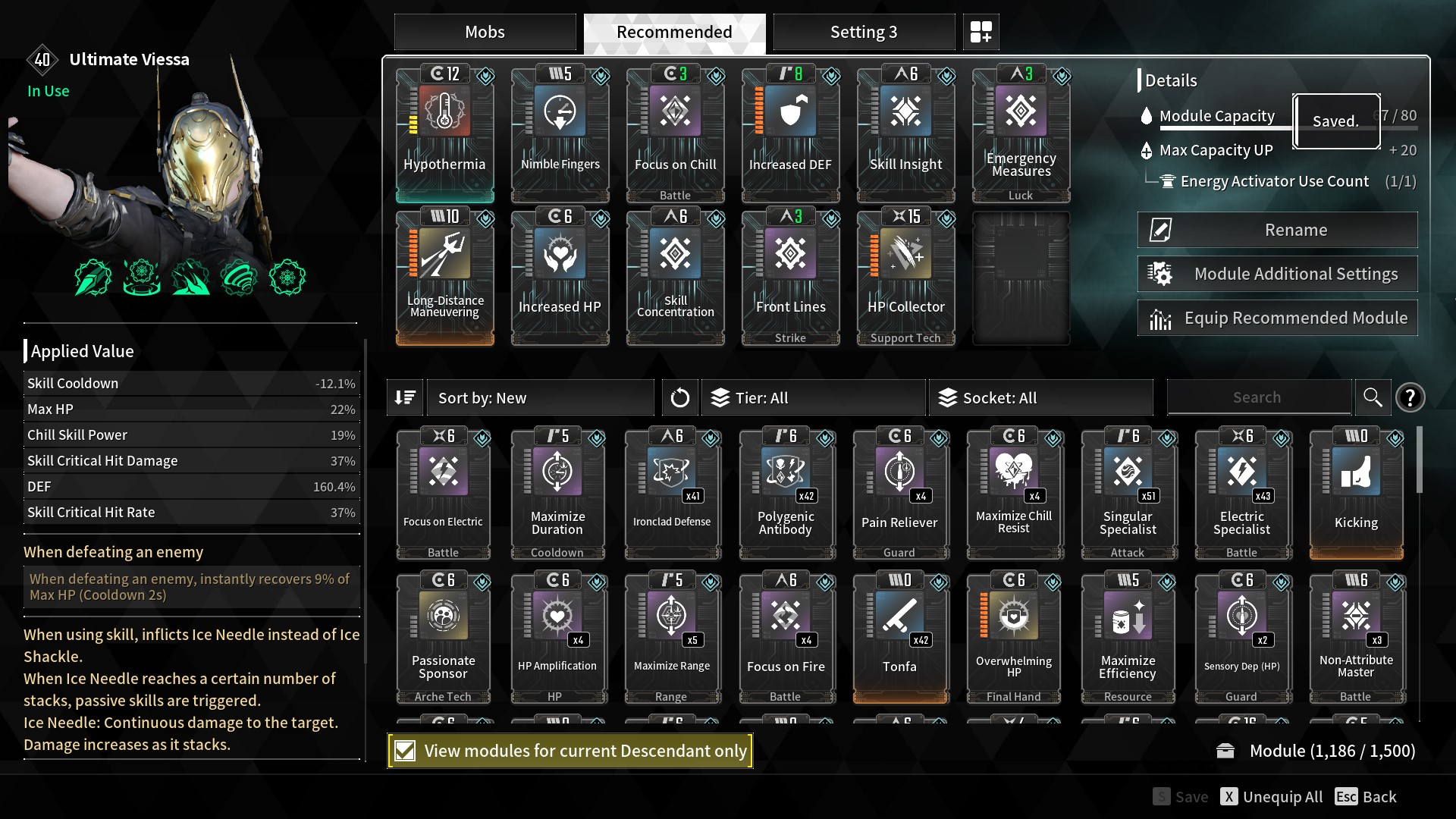Toggle View modules for current Descendant only
1456x819 pixels.
click(x=406, y=751)
